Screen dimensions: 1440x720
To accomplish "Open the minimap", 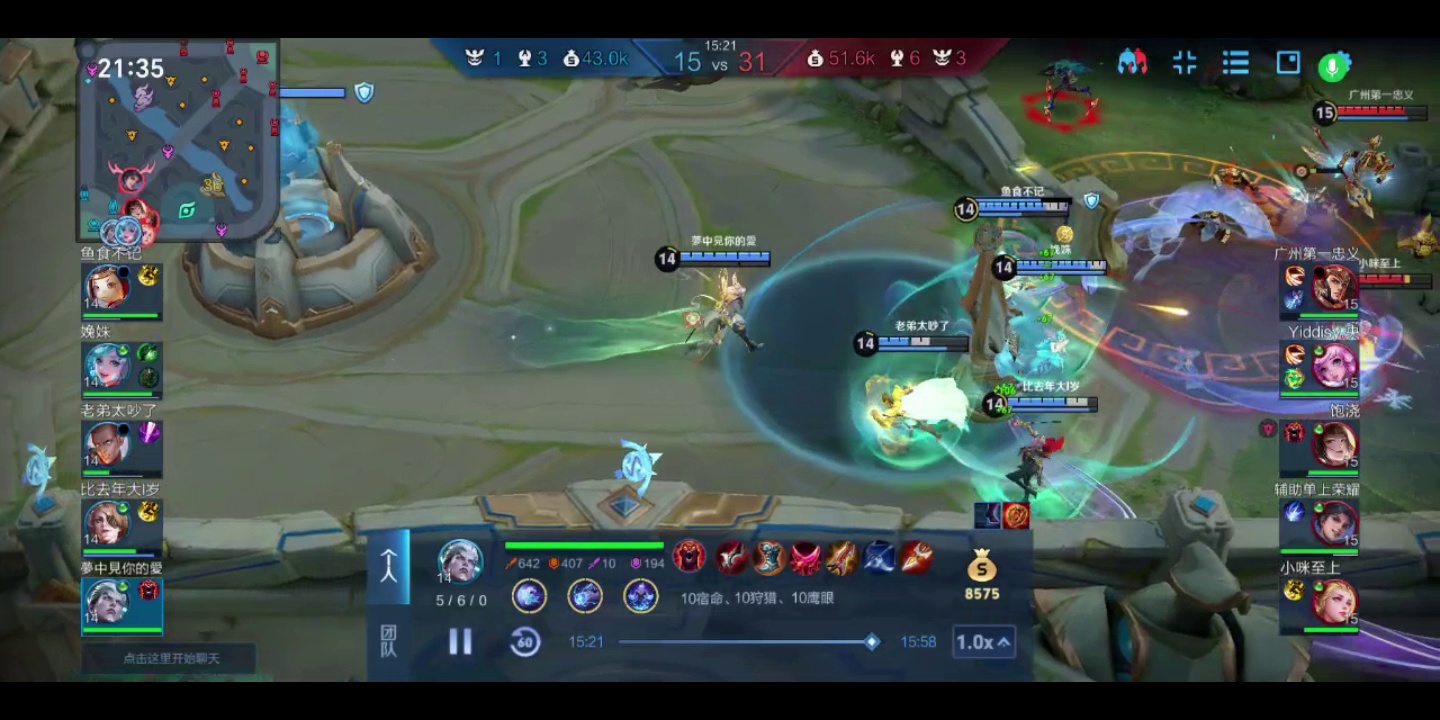I will coord(180,140).
